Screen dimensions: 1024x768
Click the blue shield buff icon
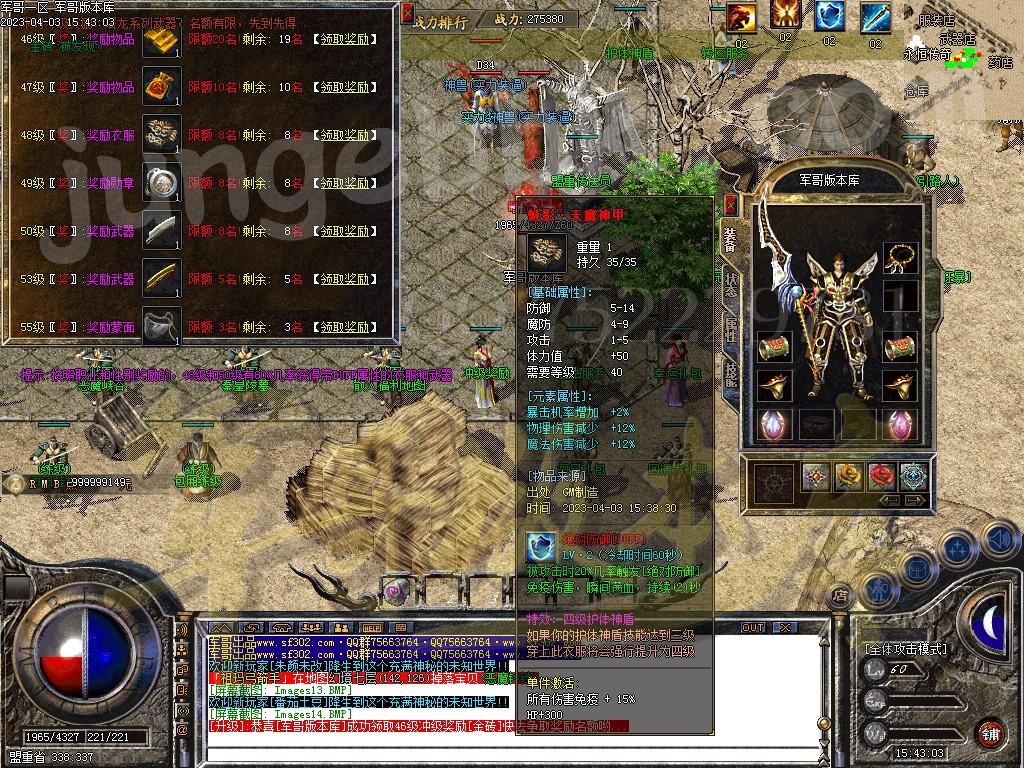tap(829, 16)
